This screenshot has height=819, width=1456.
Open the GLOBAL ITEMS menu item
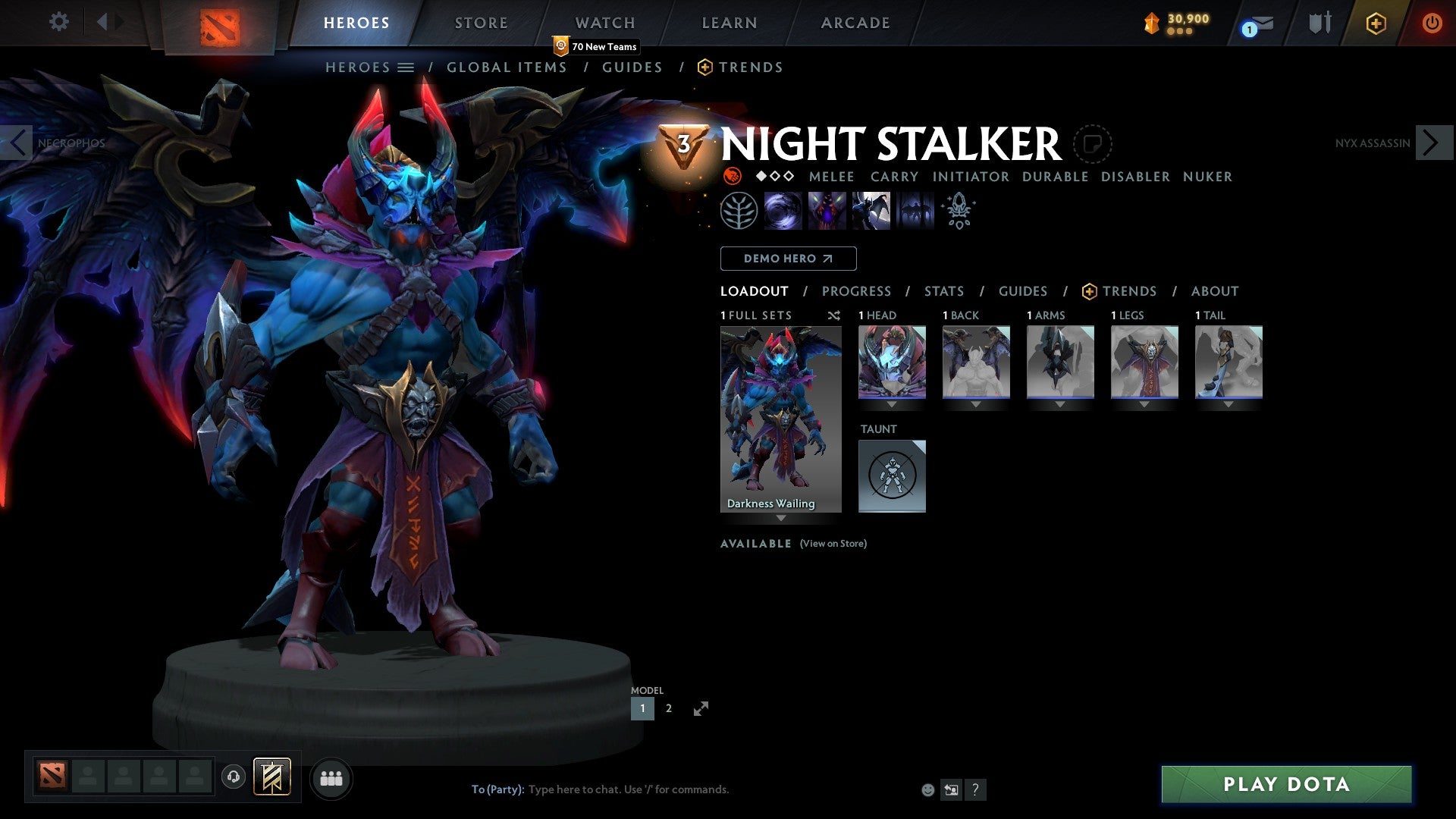pyautogui.click(x=507, y=67)
